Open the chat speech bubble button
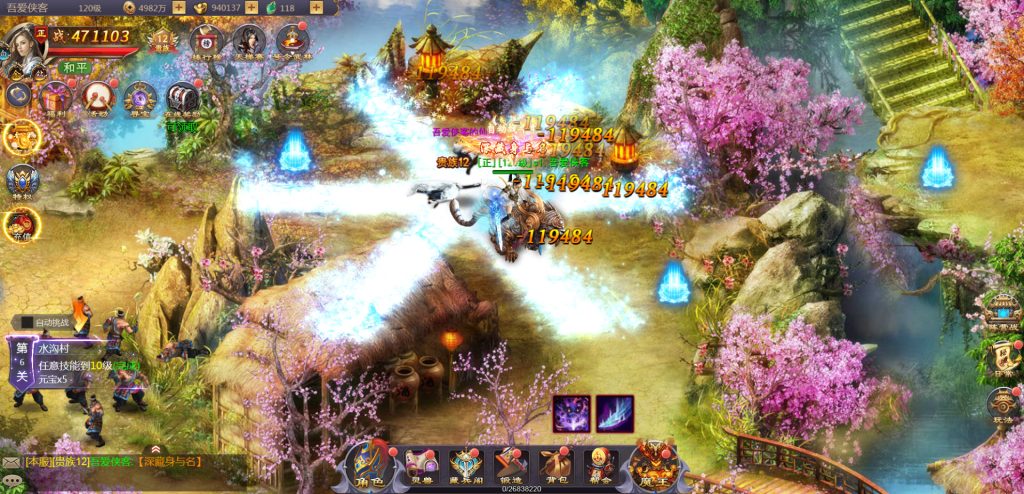The width and height of the screenshot is (1024, 494). (x=13, y=482)
